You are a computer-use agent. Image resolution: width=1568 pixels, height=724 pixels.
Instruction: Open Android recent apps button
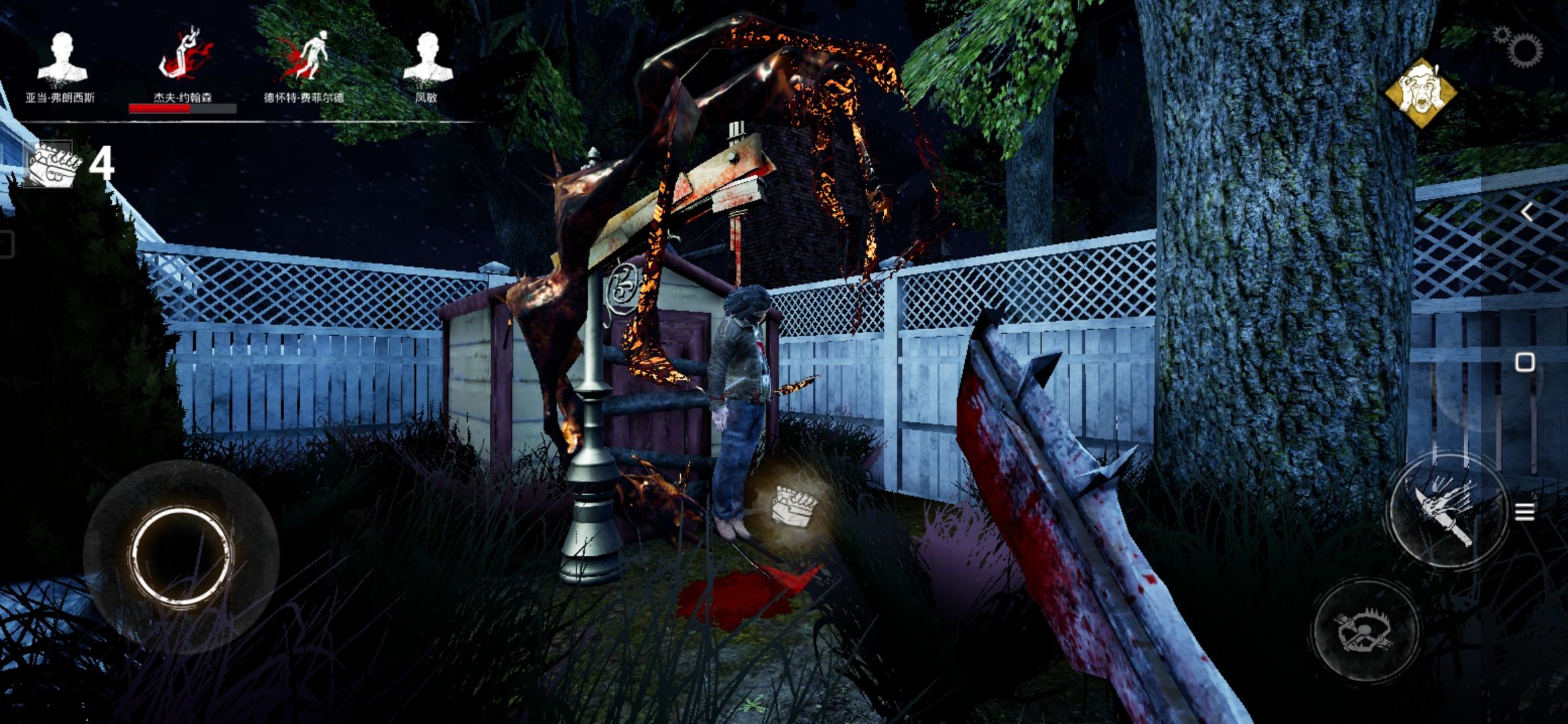pyautogui.click(x=1525, y=513)
